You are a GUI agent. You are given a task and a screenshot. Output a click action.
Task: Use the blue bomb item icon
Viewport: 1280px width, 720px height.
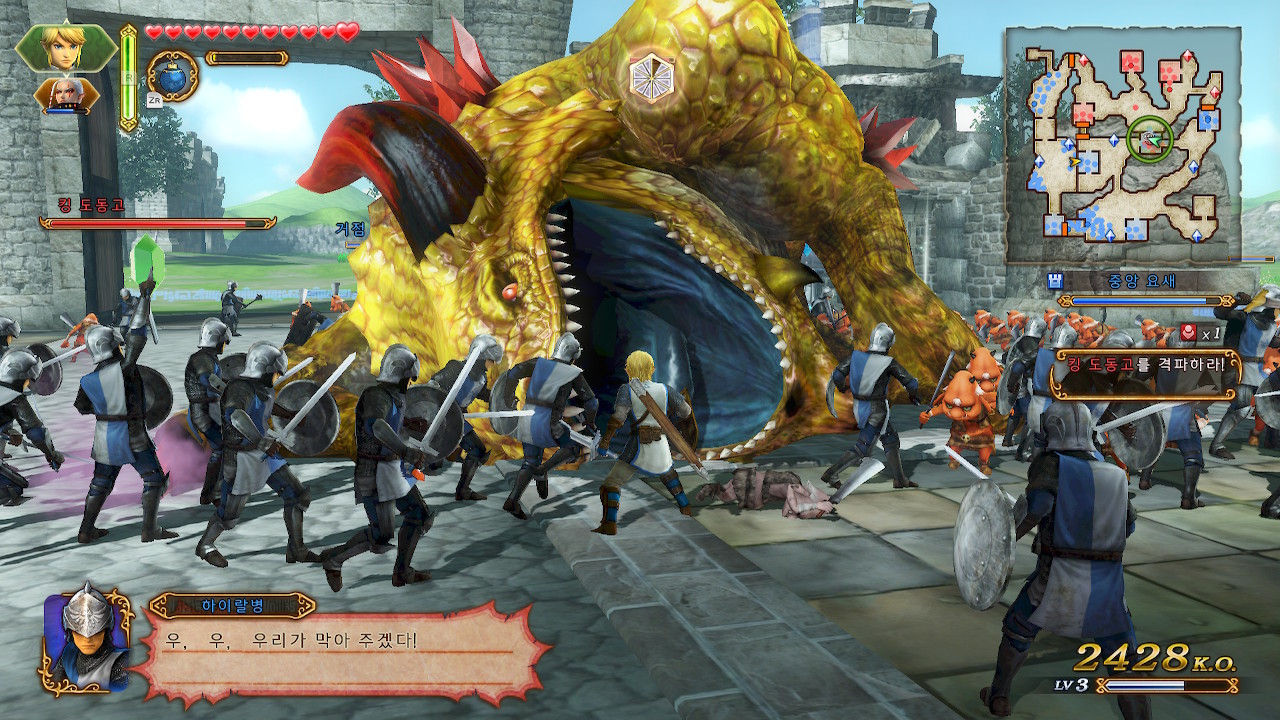(172, 75)
